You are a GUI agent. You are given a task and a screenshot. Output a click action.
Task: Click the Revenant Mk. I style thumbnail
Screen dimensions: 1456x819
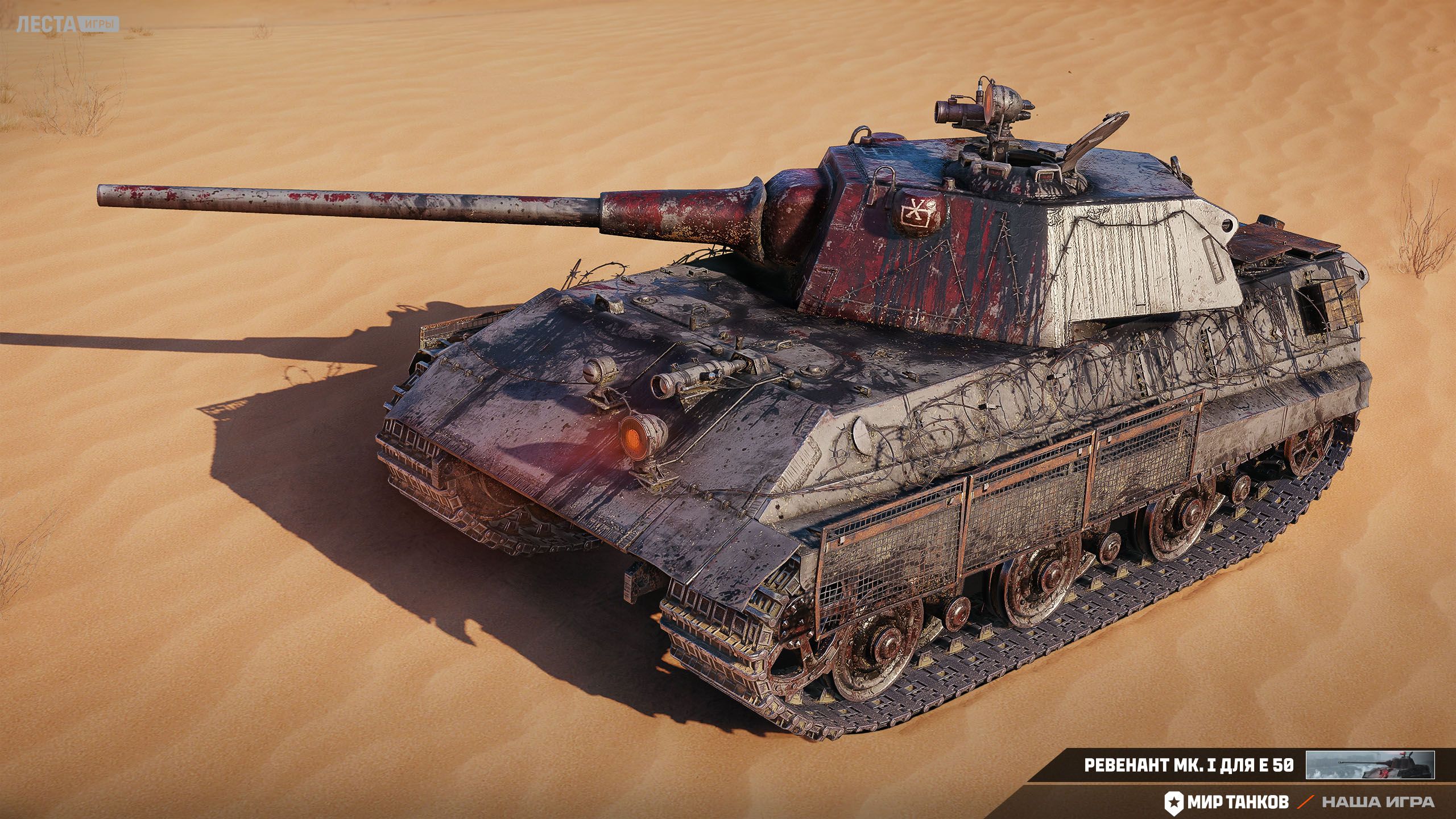click(x=1370, y=765)
